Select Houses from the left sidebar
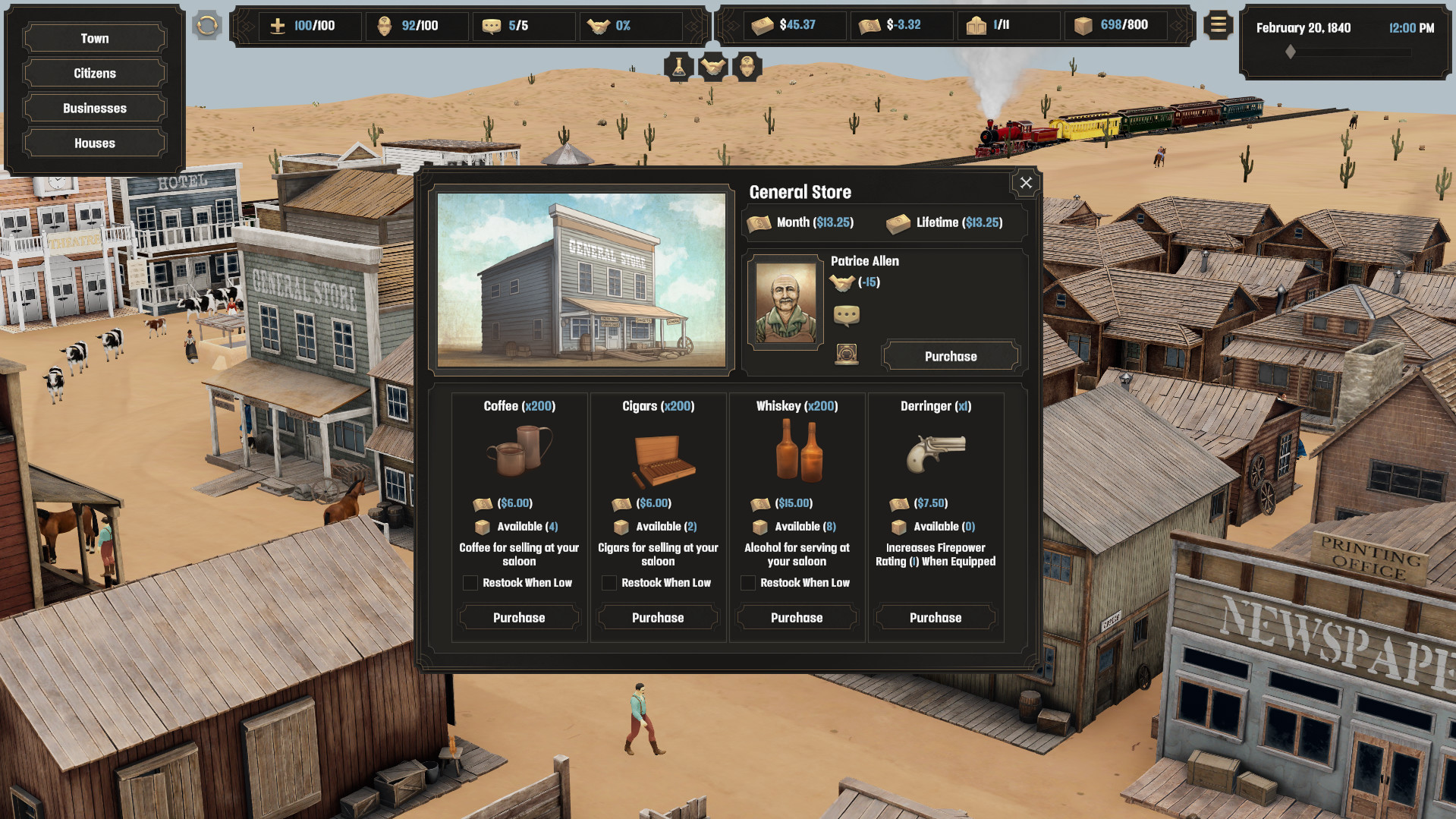 pos(94,143)
